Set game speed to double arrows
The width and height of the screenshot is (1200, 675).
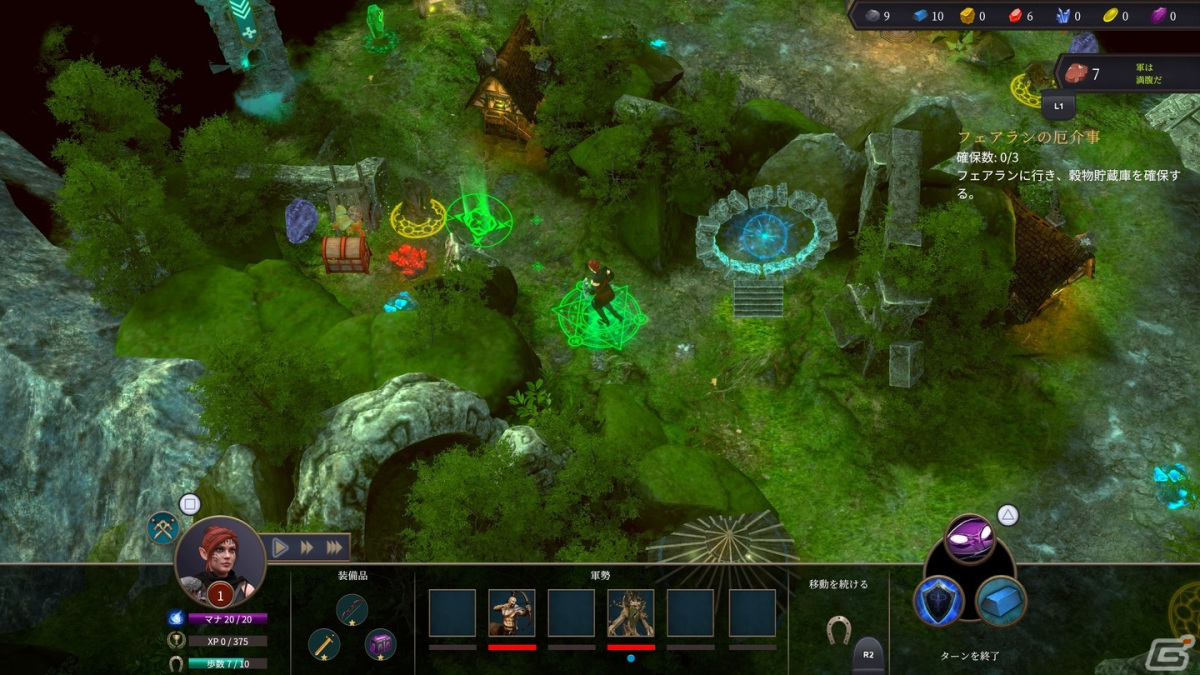click(x=306, y=547)
